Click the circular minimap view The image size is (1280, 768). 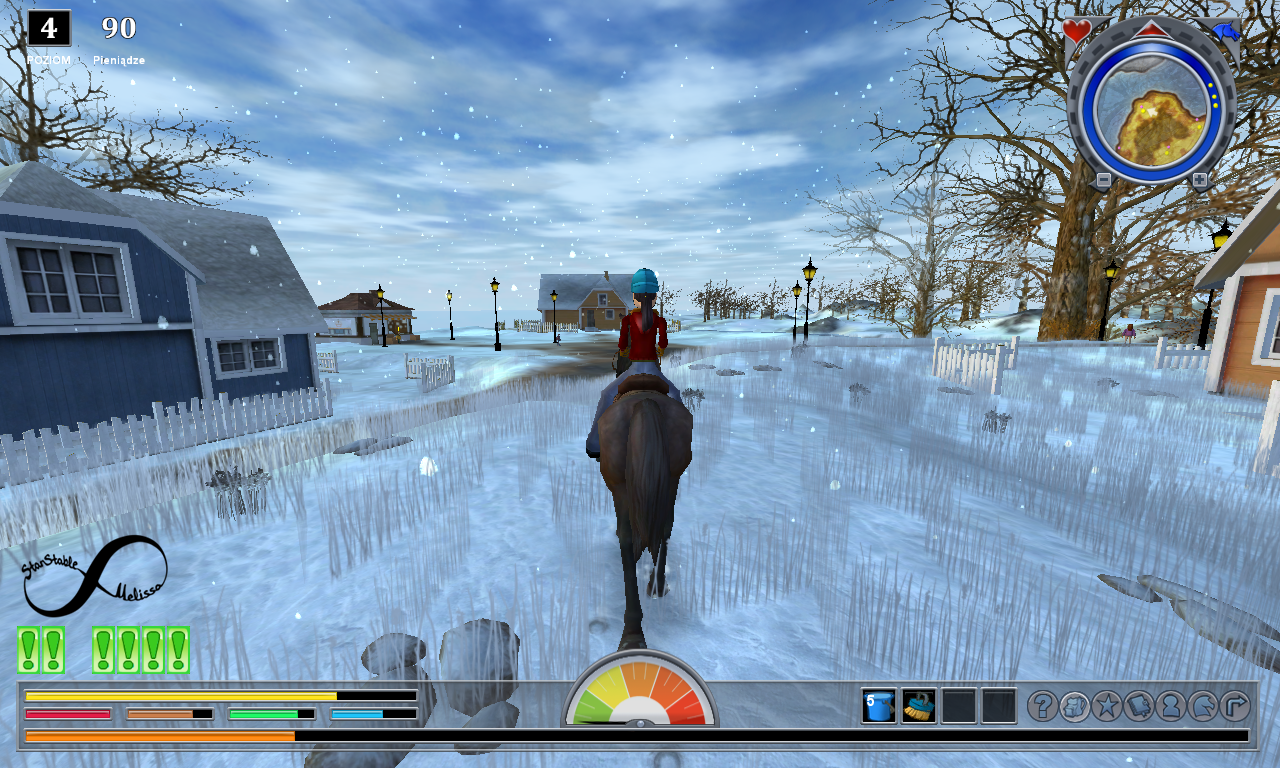pyautogui.click(x=1151, y=110)
